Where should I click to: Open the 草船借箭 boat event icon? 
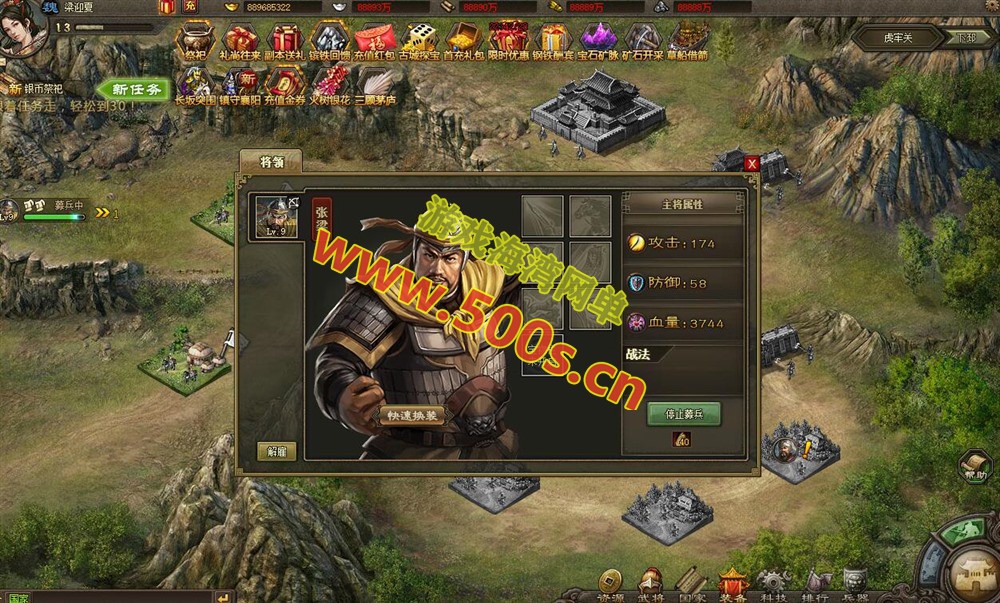[688, 42]
